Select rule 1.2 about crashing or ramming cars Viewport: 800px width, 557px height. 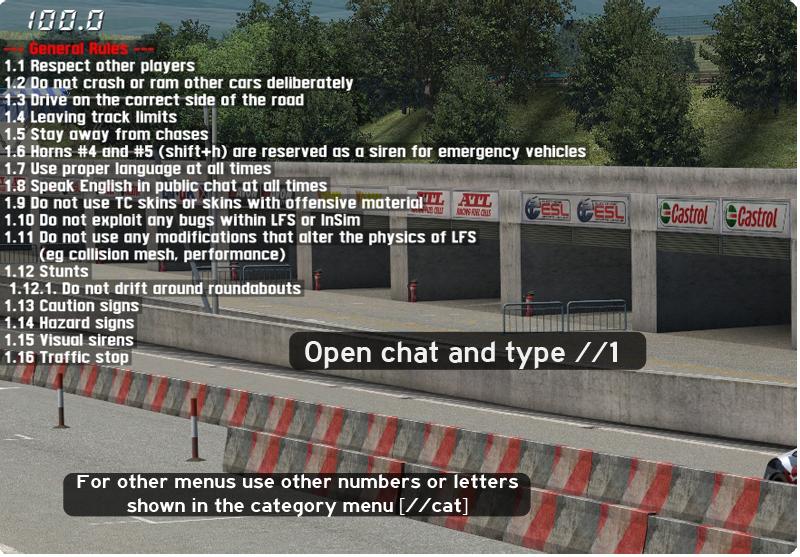click(x=178, y=83)
